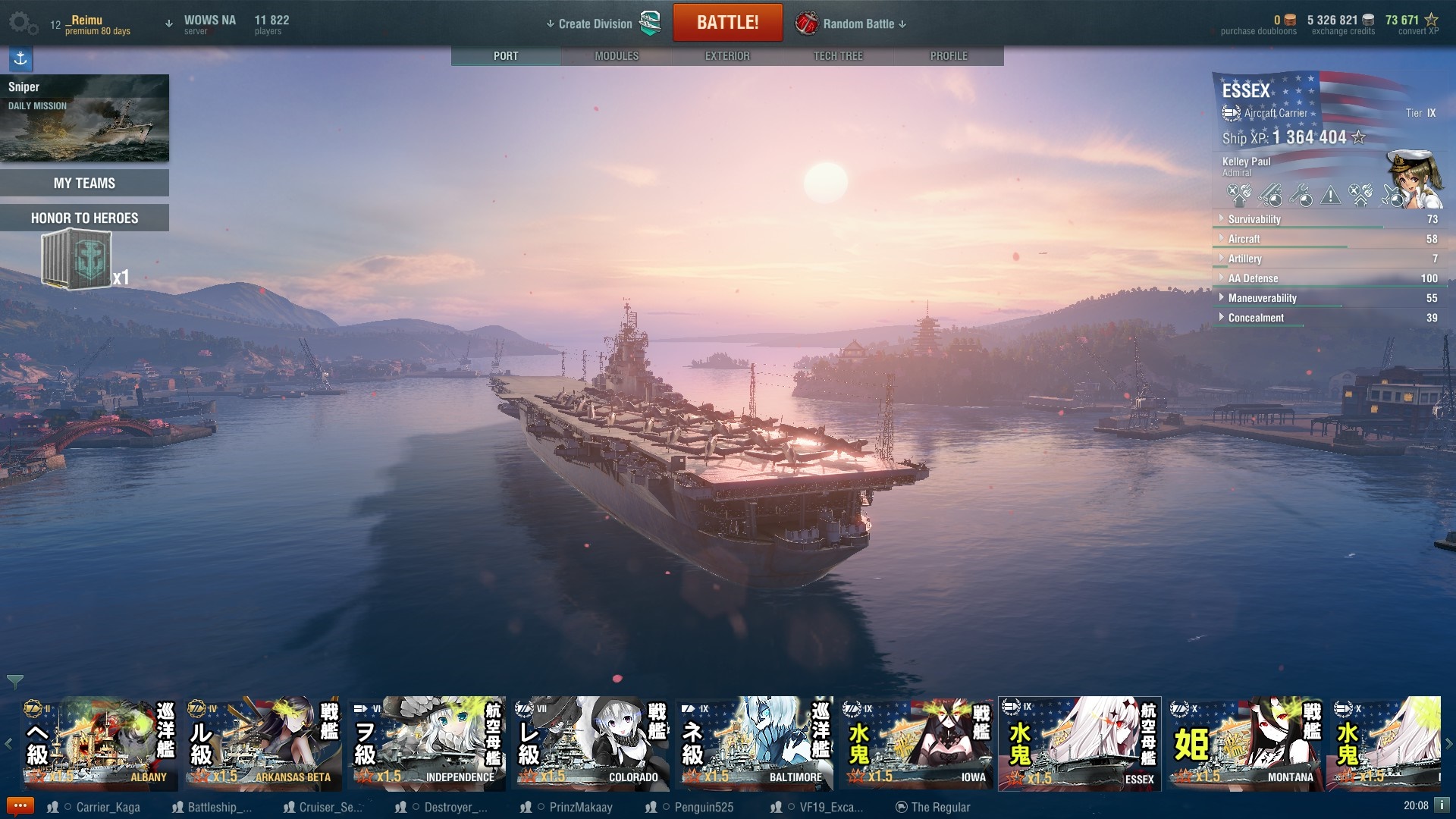
Task: Choose the Baltimore cruiser card
Action: click(755, 743)
